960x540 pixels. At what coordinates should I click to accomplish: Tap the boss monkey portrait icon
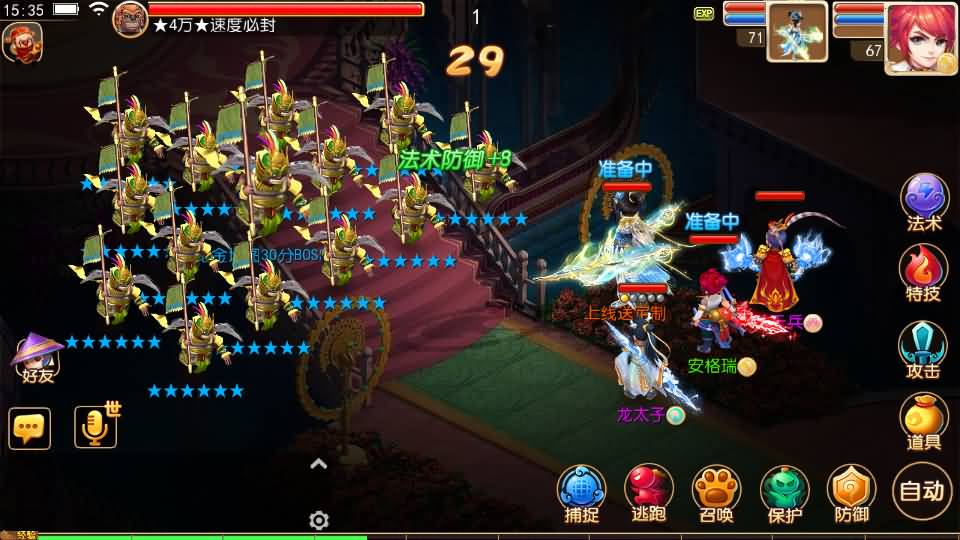click(130, 19)
